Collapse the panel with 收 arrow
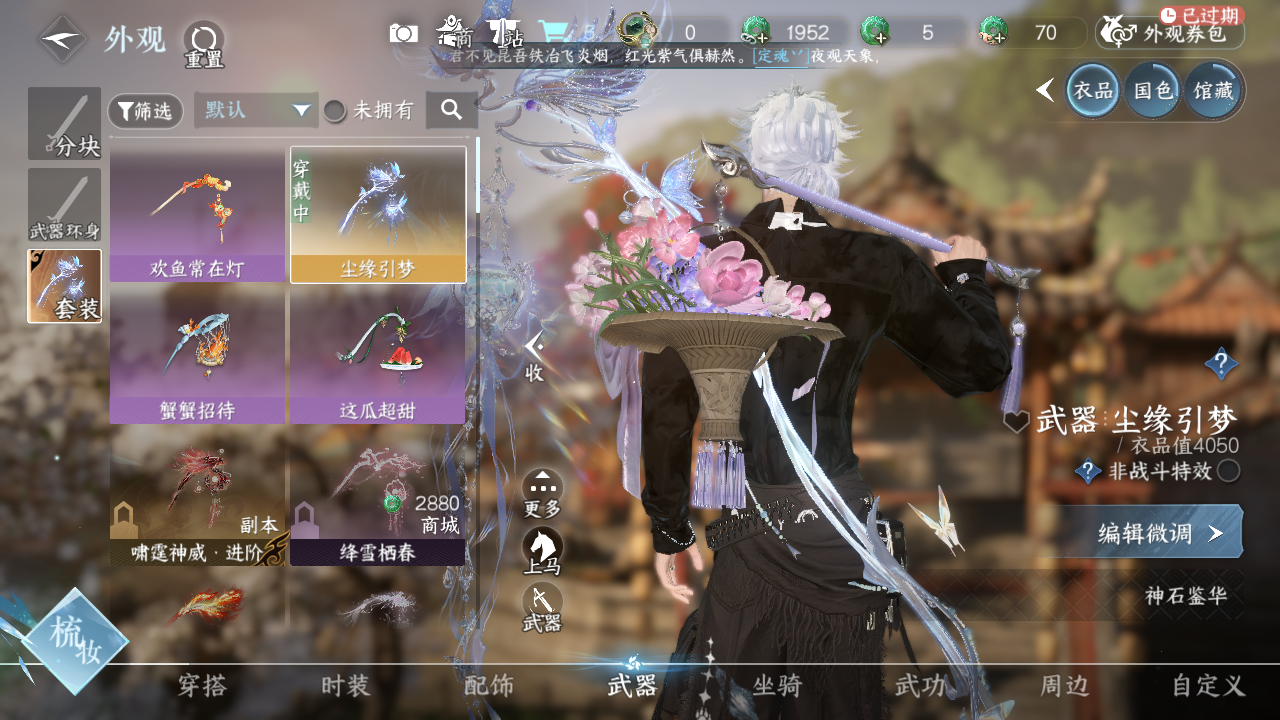1280x720 pixels. click(534, 355)
